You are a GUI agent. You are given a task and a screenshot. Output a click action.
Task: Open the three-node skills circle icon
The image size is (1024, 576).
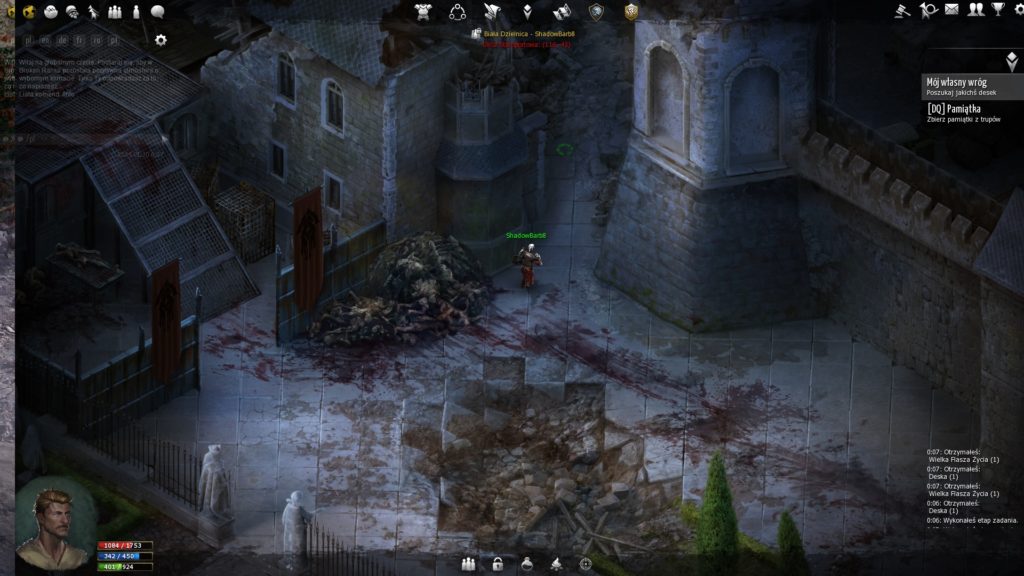tap(457, 11)
